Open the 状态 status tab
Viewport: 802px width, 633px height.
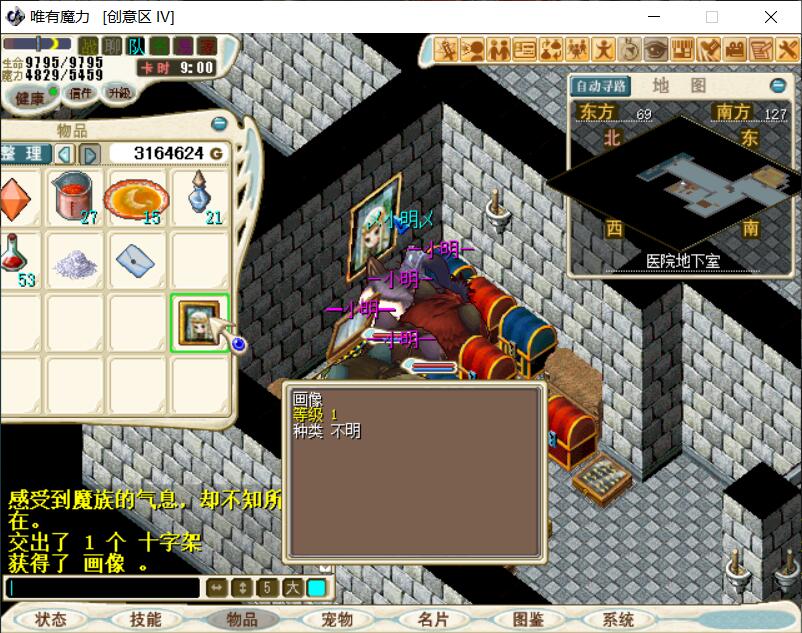click(x=49, y=619)
